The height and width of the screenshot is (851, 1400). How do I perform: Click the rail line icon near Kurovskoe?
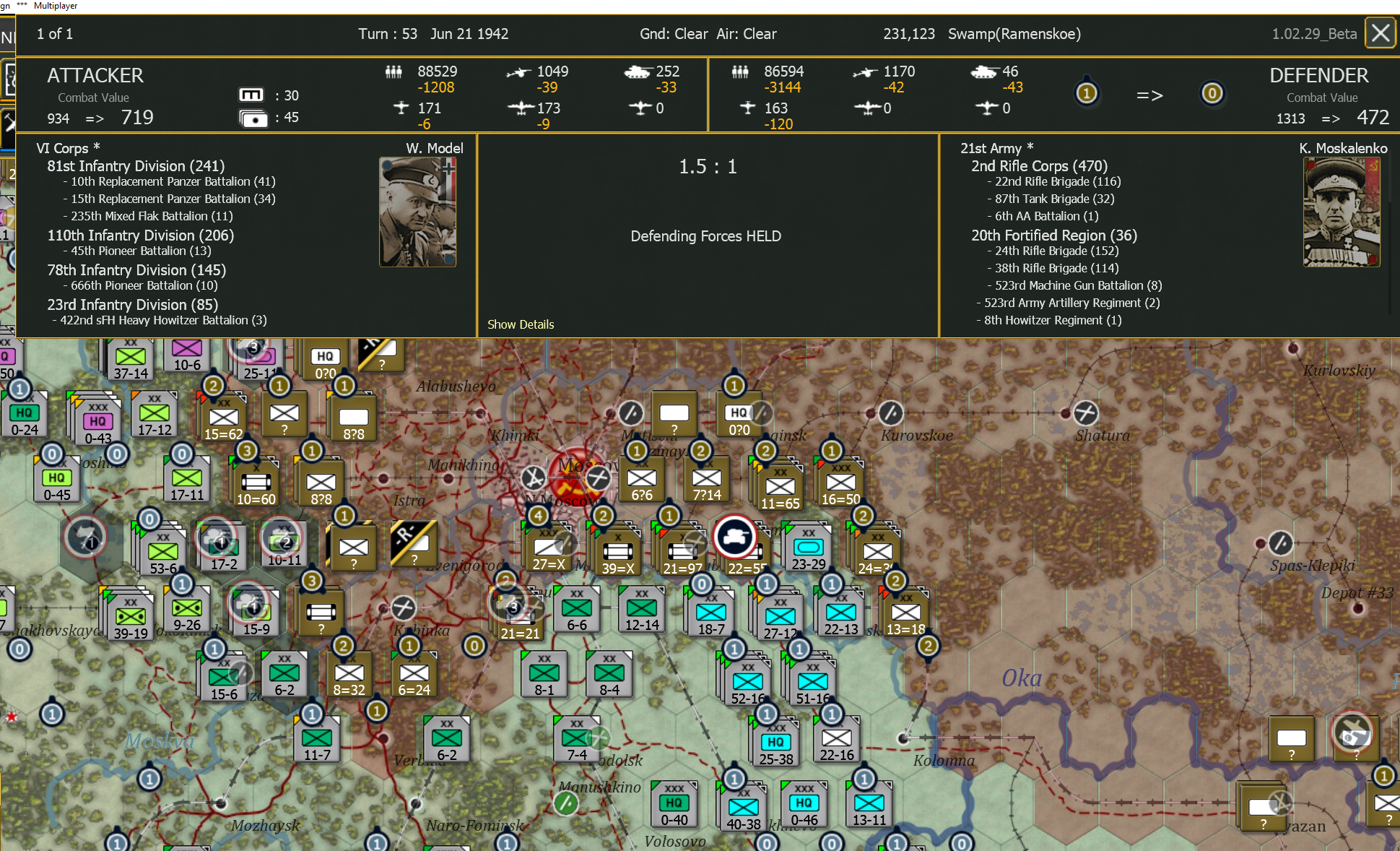click(892, 414)
